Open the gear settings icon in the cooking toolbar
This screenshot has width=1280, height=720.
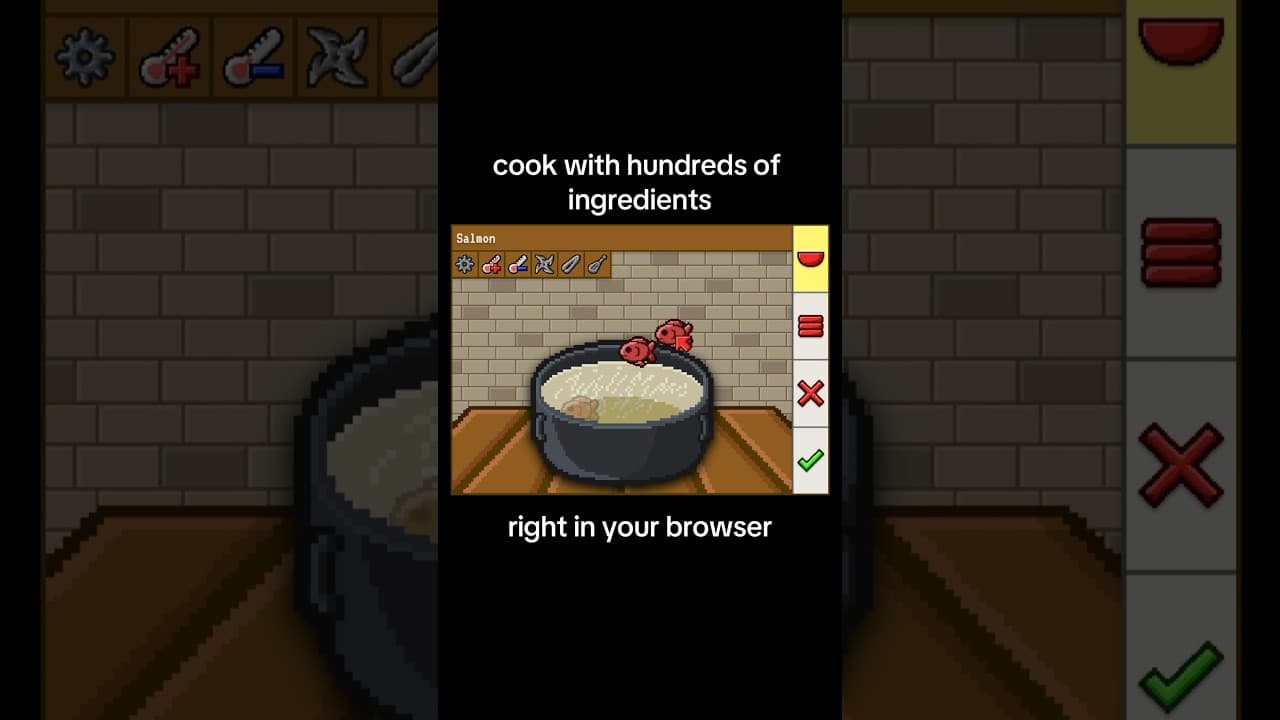[x=464, y=264]
